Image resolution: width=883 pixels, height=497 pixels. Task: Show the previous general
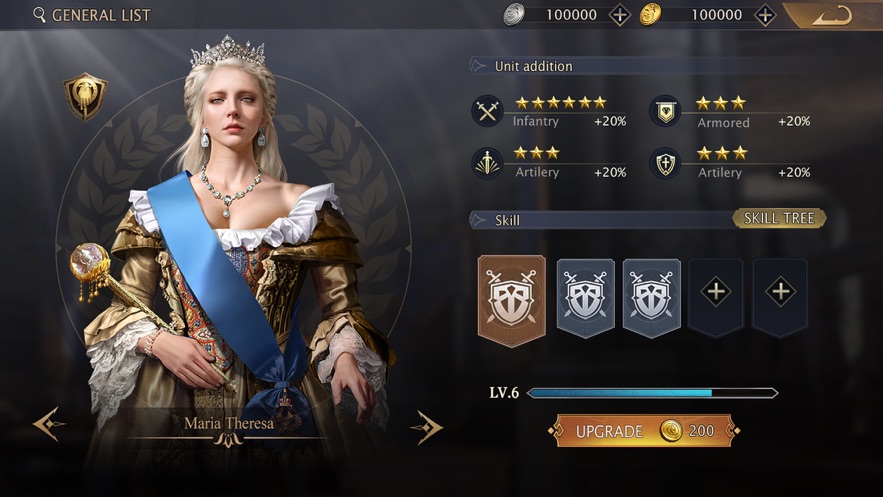[48, 425]
